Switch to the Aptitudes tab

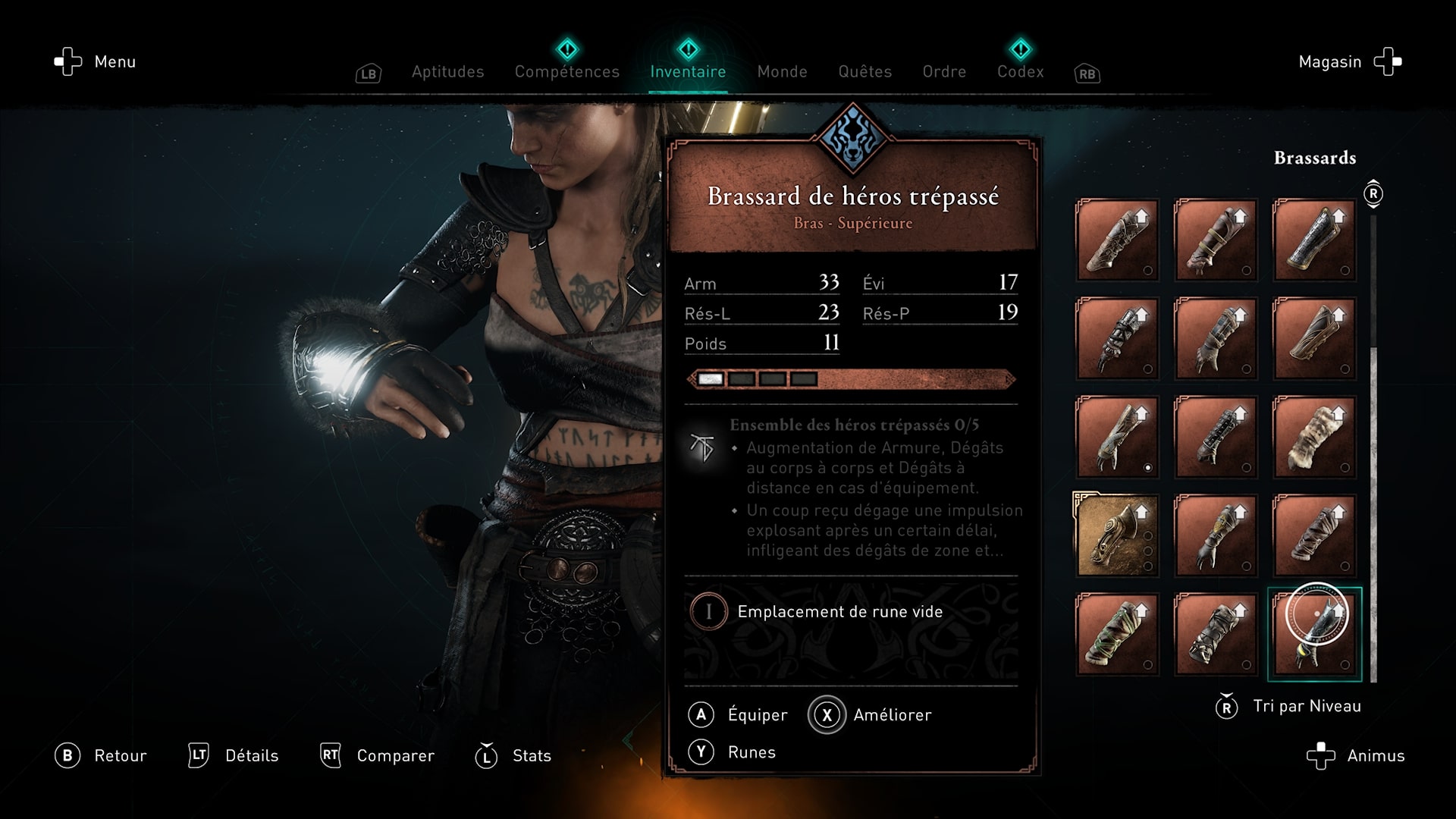[x=447, y=72]
